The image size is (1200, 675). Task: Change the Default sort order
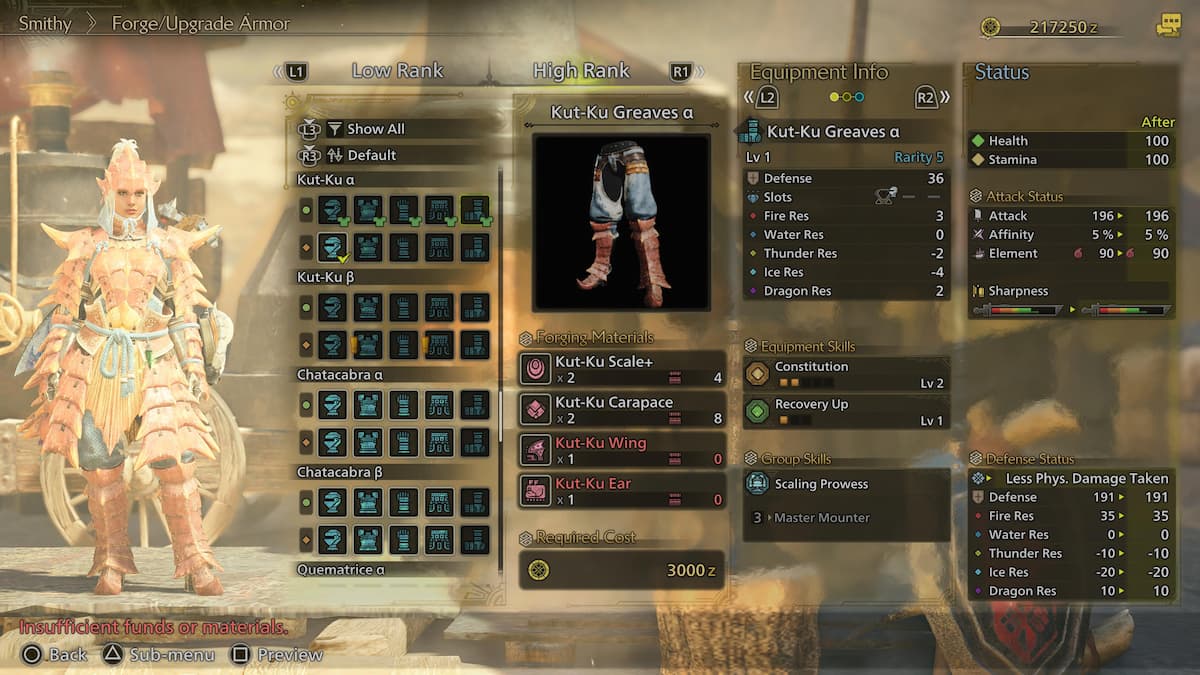[371, 155]
